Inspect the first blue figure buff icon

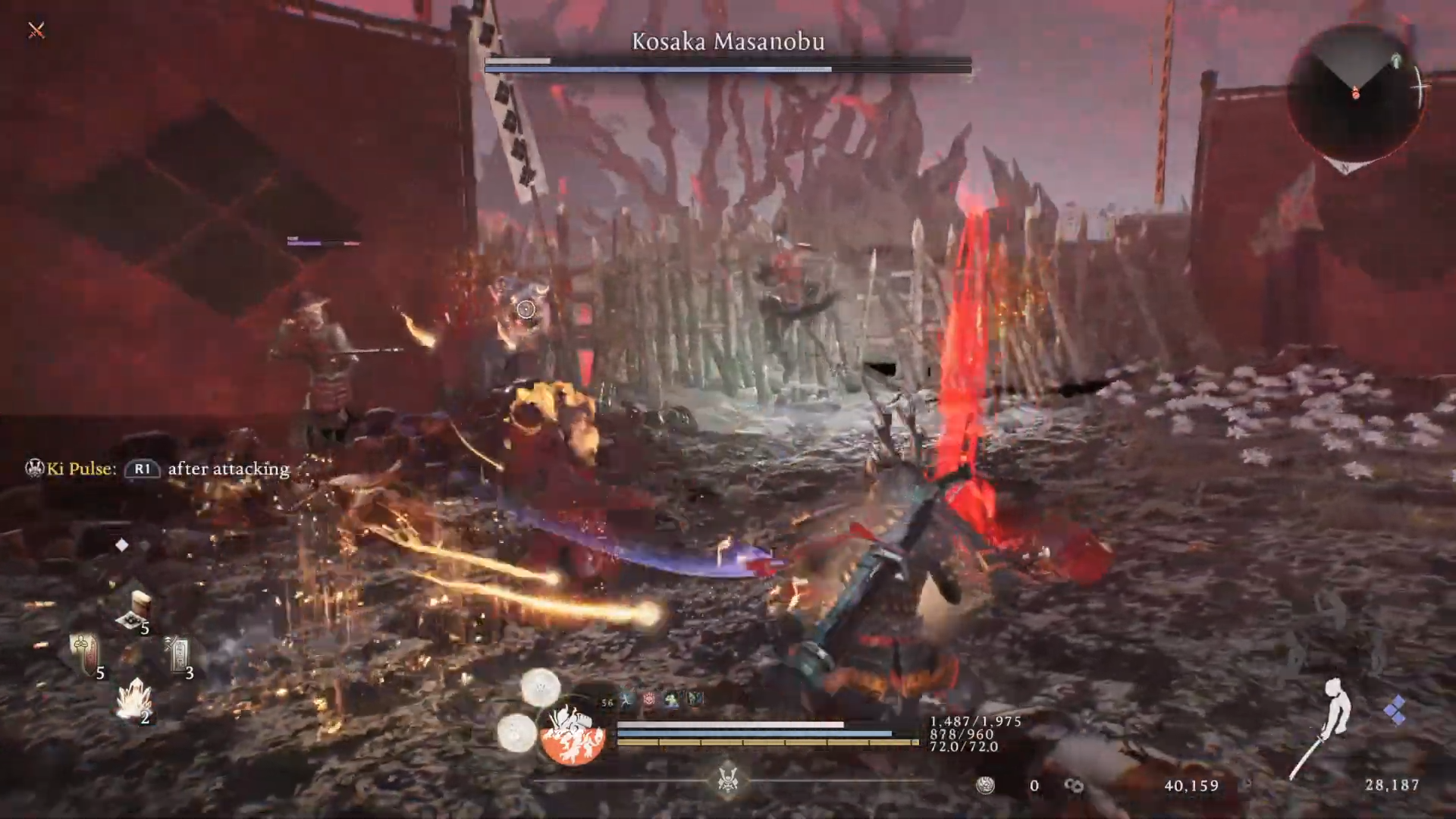click(628, 700)
